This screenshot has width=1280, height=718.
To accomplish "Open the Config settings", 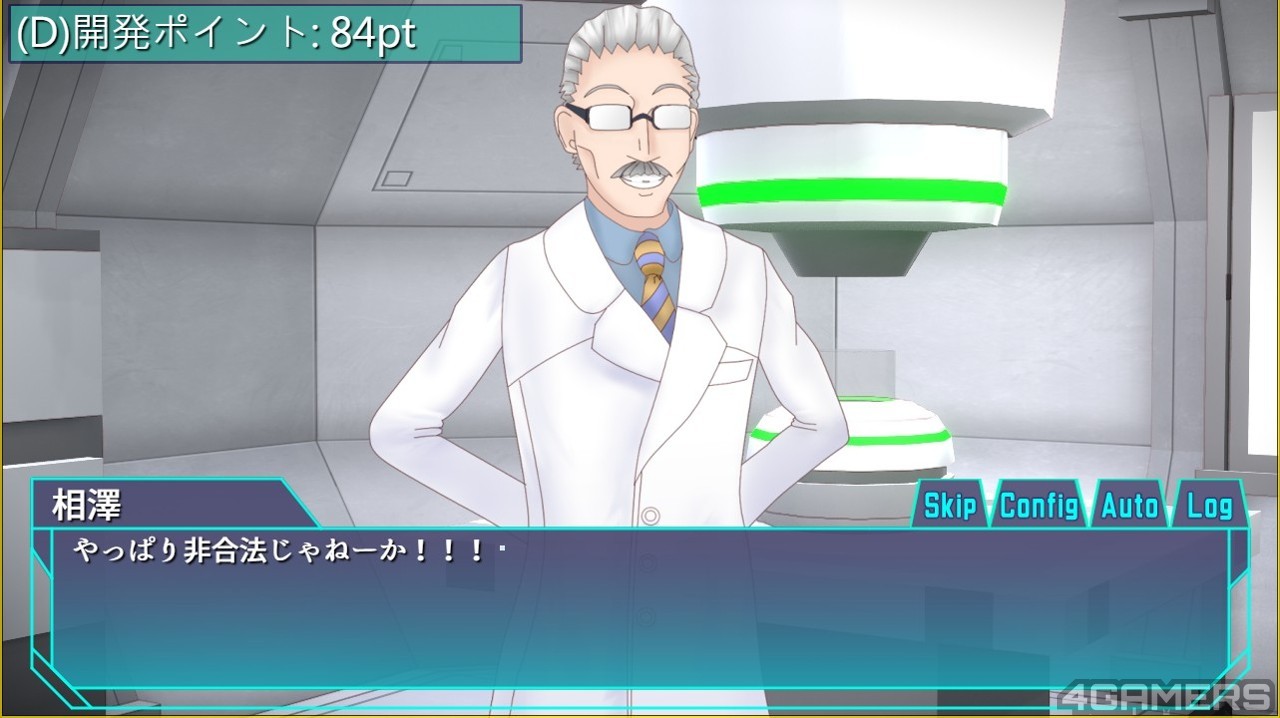I will [x=1039, y=506].
